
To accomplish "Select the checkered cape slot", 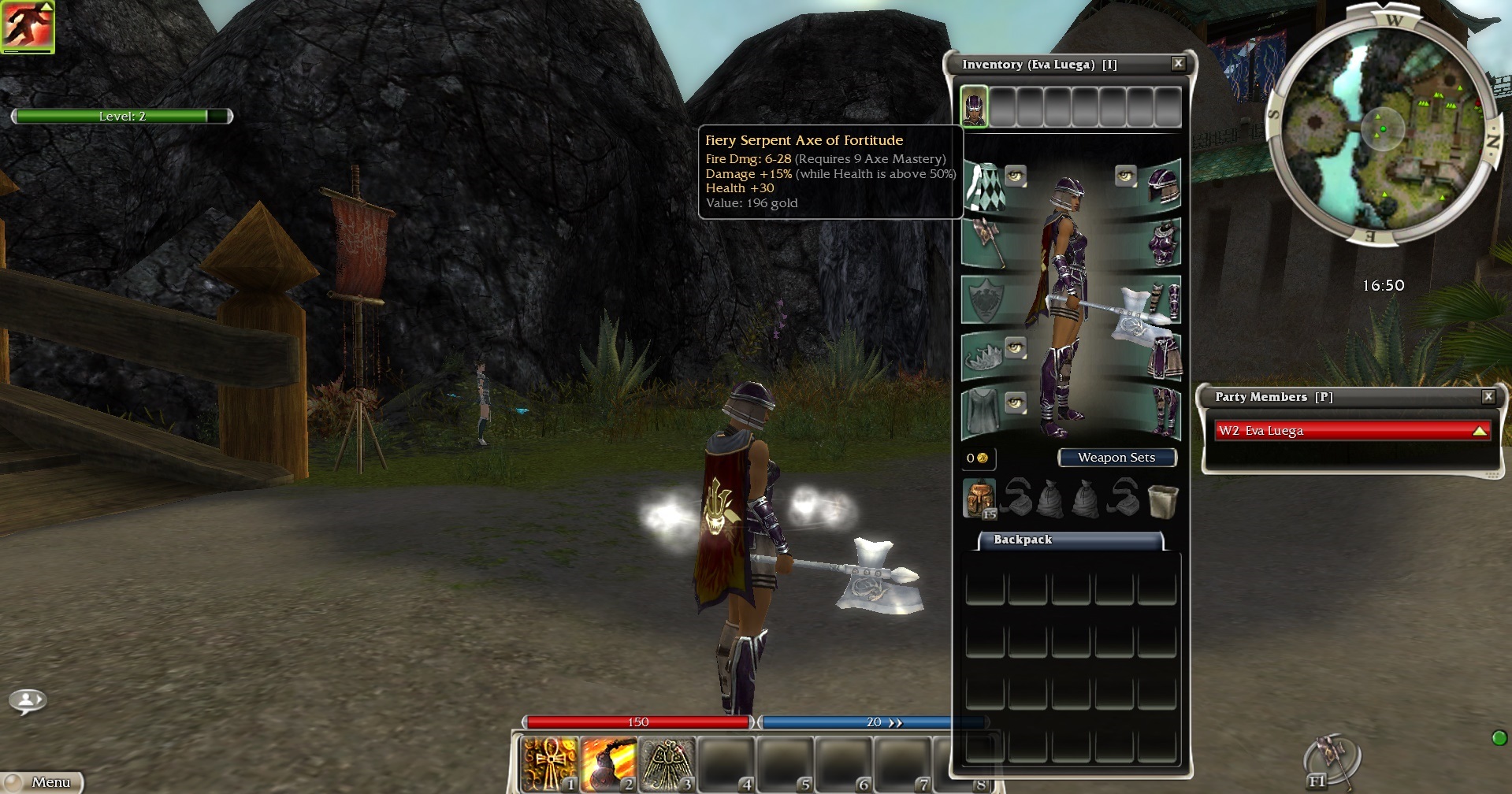I will tap(983, 186).
